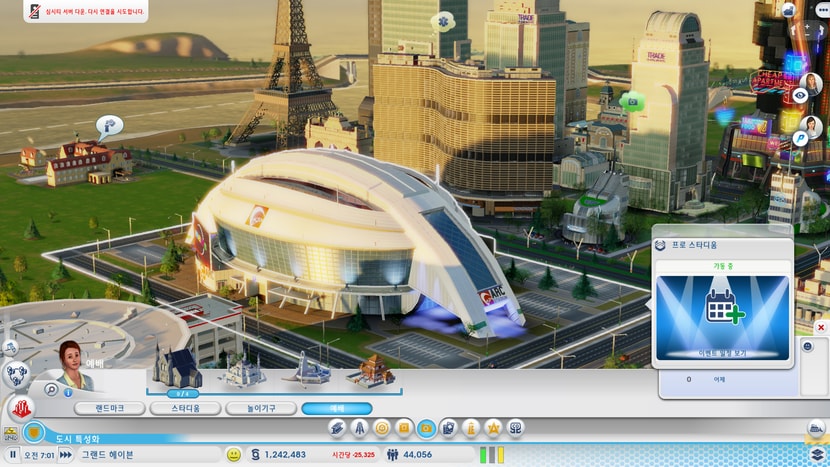
Task: Pause the game simulation
Action: pyautogui.click(x=13, y=454)
